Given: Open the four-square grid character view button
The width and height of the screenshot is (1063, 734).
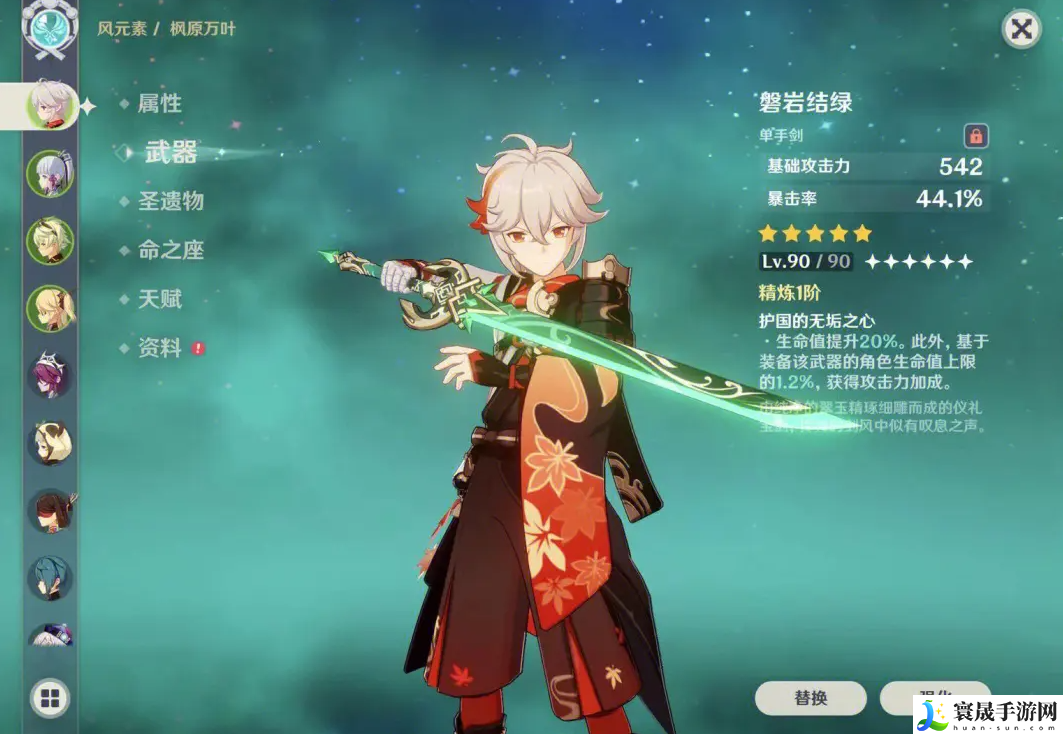Looking at the screenshot, I should point(50,698).
